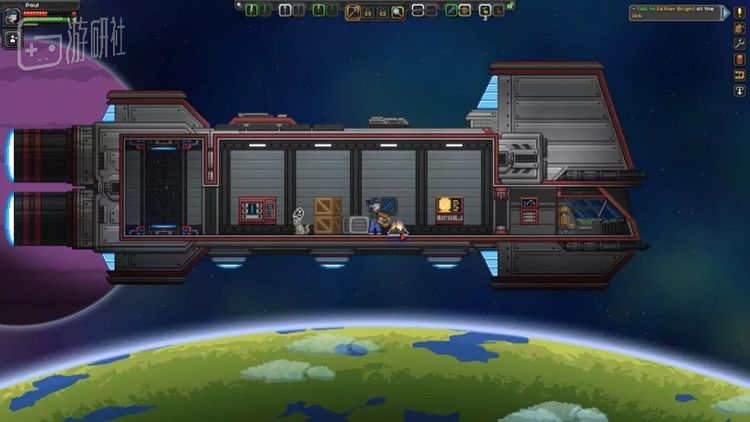Activate the beam down teleport icon
This screenshot has height=422, width=750.
point(740,91)
